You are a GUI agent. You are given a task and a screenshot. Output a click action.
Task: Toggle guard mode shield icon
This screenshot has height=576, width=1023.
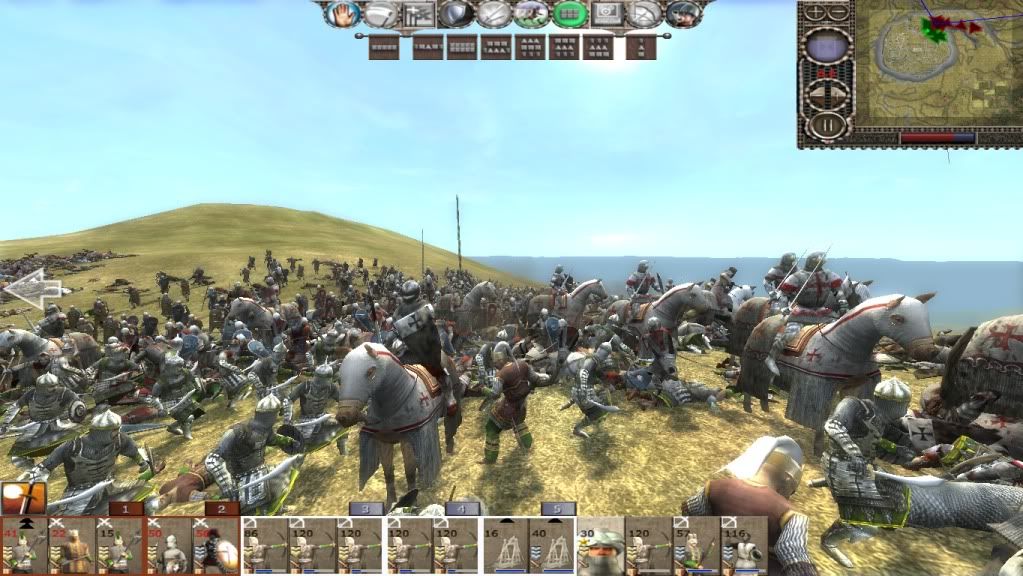[456, 14]
